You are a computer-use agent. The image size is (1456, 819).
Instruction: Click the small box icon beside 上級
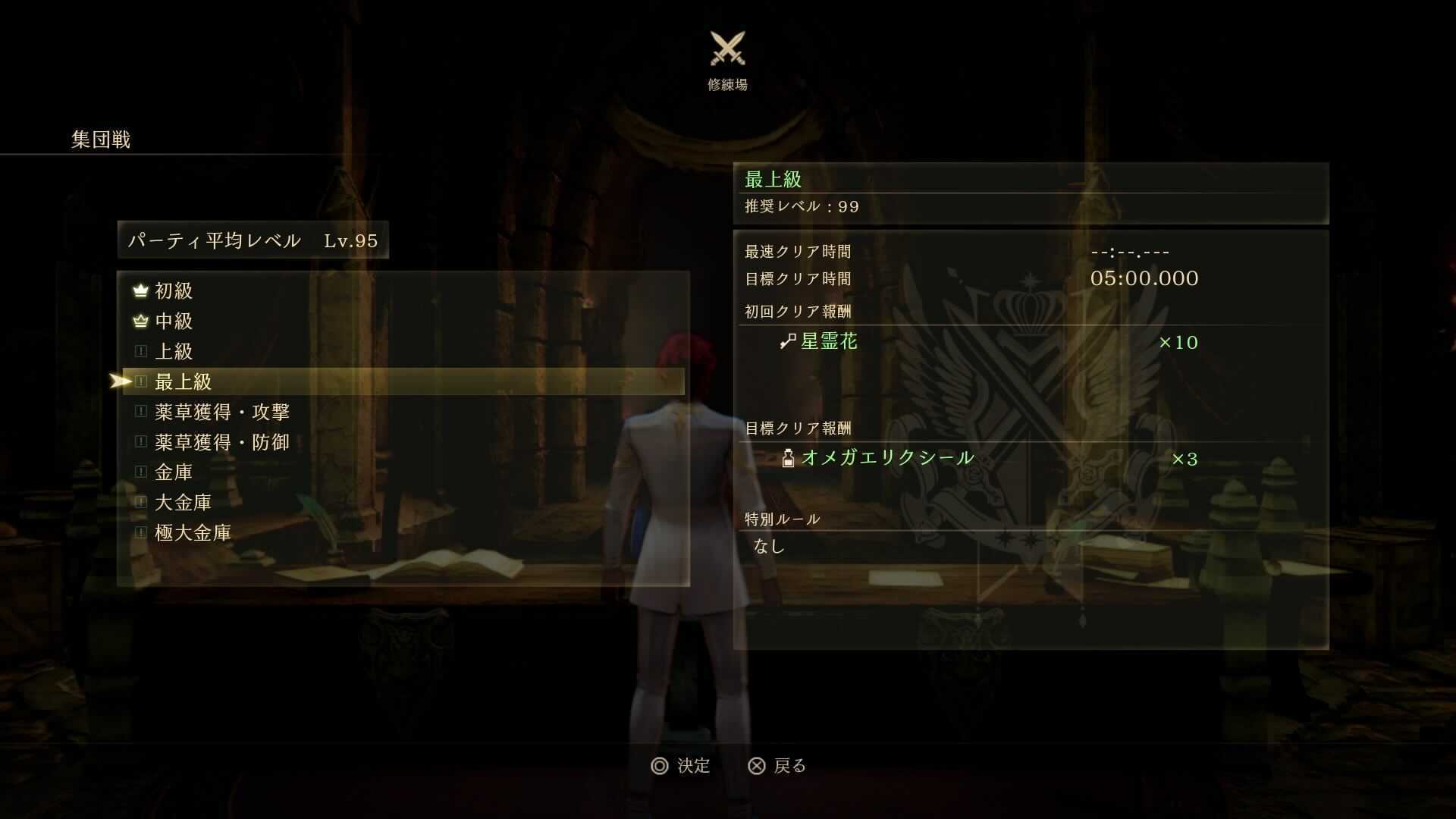click(140, 351)
